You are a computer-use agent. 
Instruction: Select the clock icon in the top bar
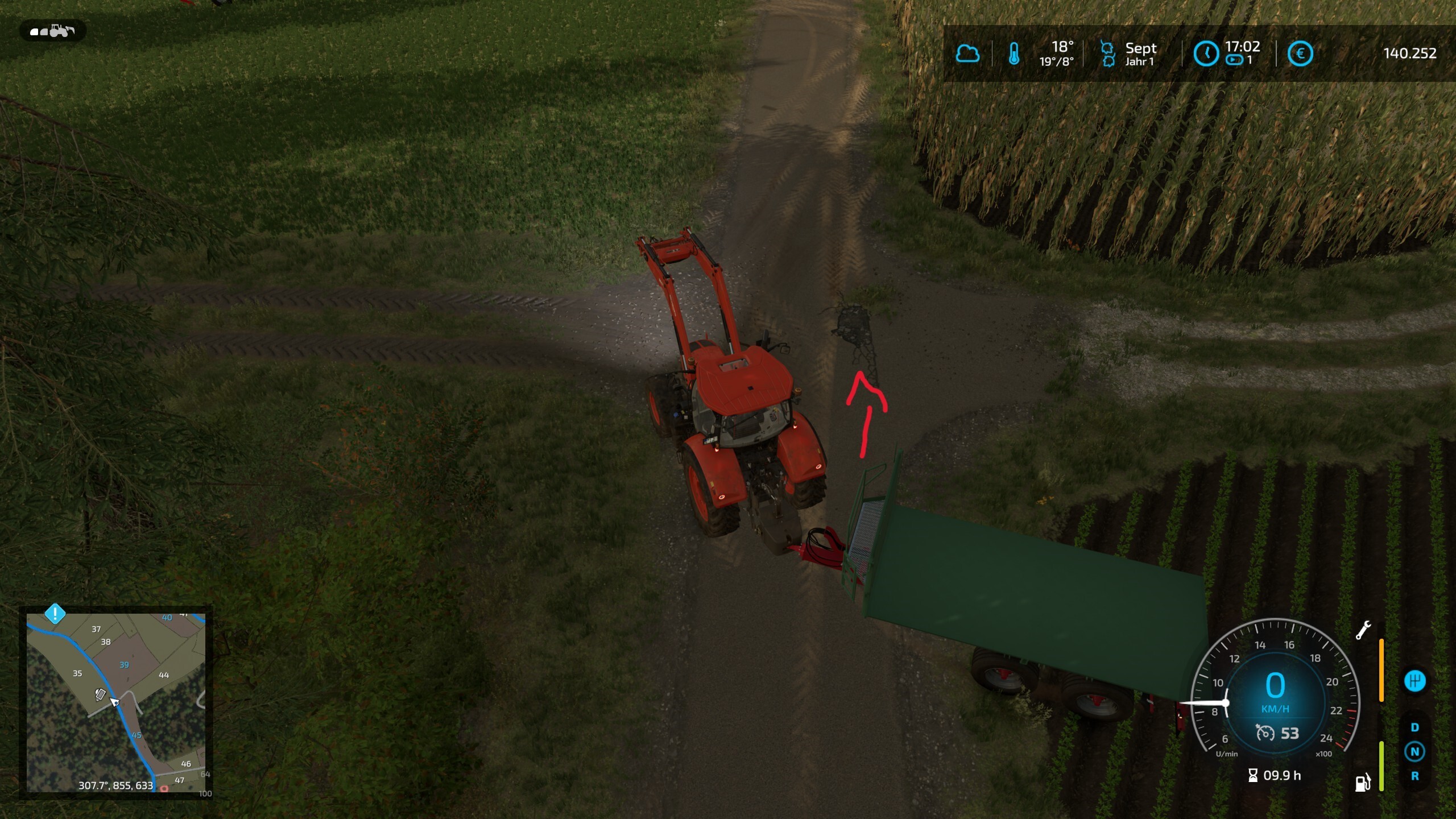coord(1205,54)
